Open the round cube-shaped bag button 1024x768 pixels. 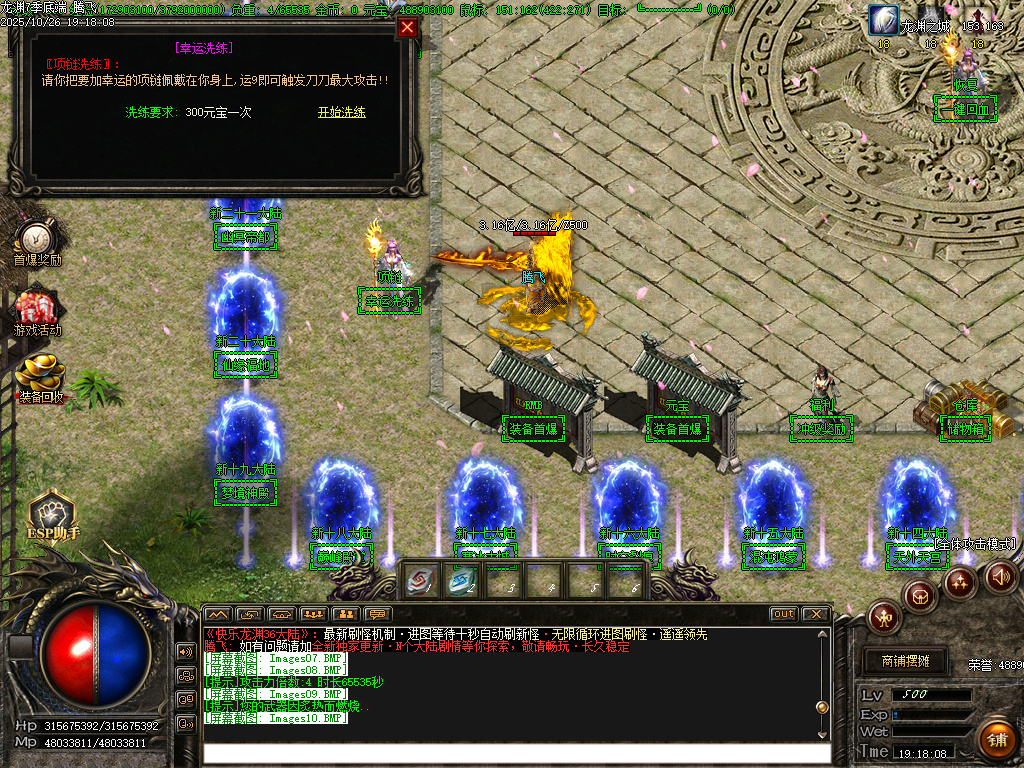[x=920, y=596]
